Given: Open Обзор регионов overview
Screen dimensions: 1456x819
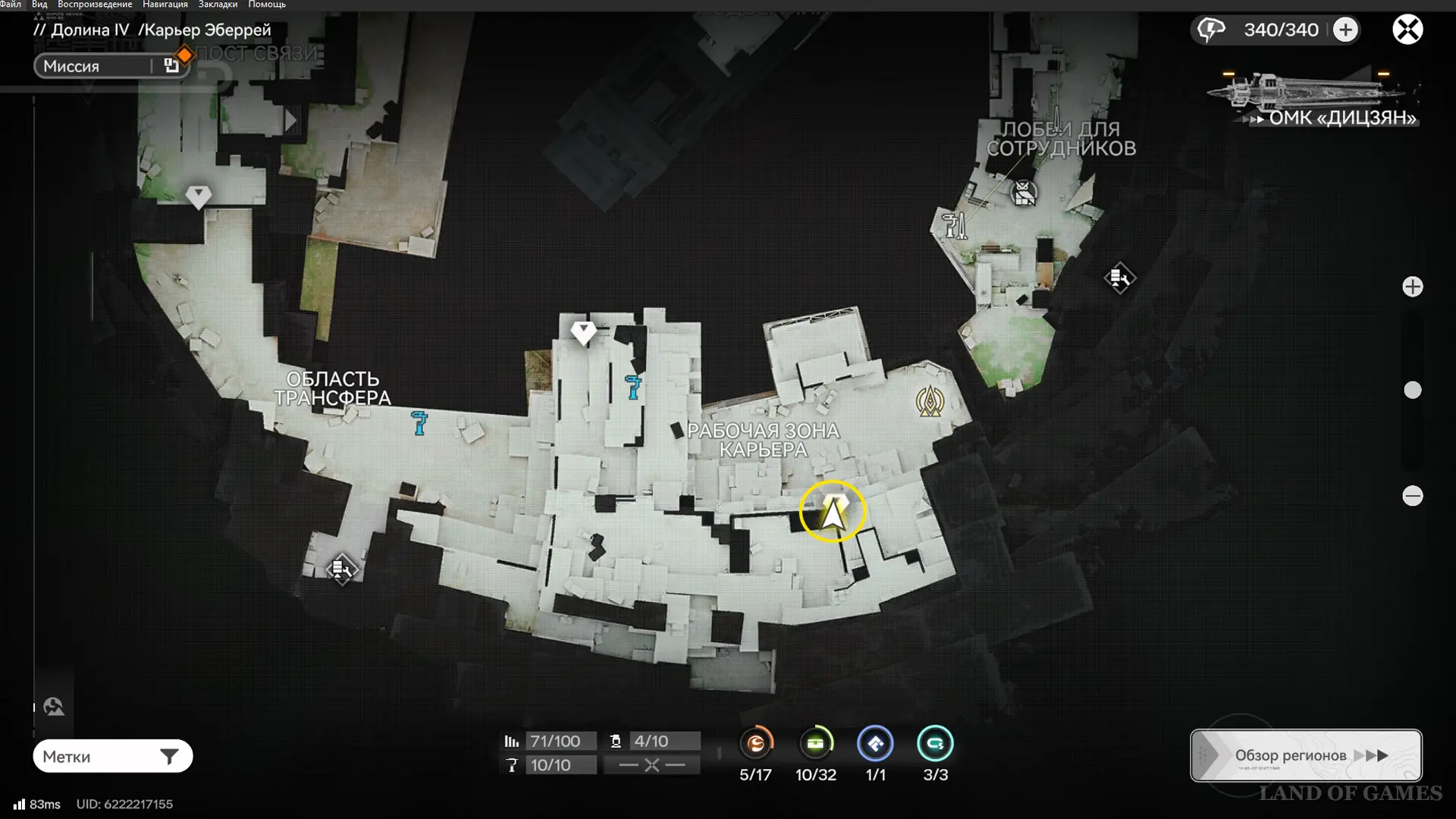Looking at the screenshot, I should click(x=1306, y=755).
